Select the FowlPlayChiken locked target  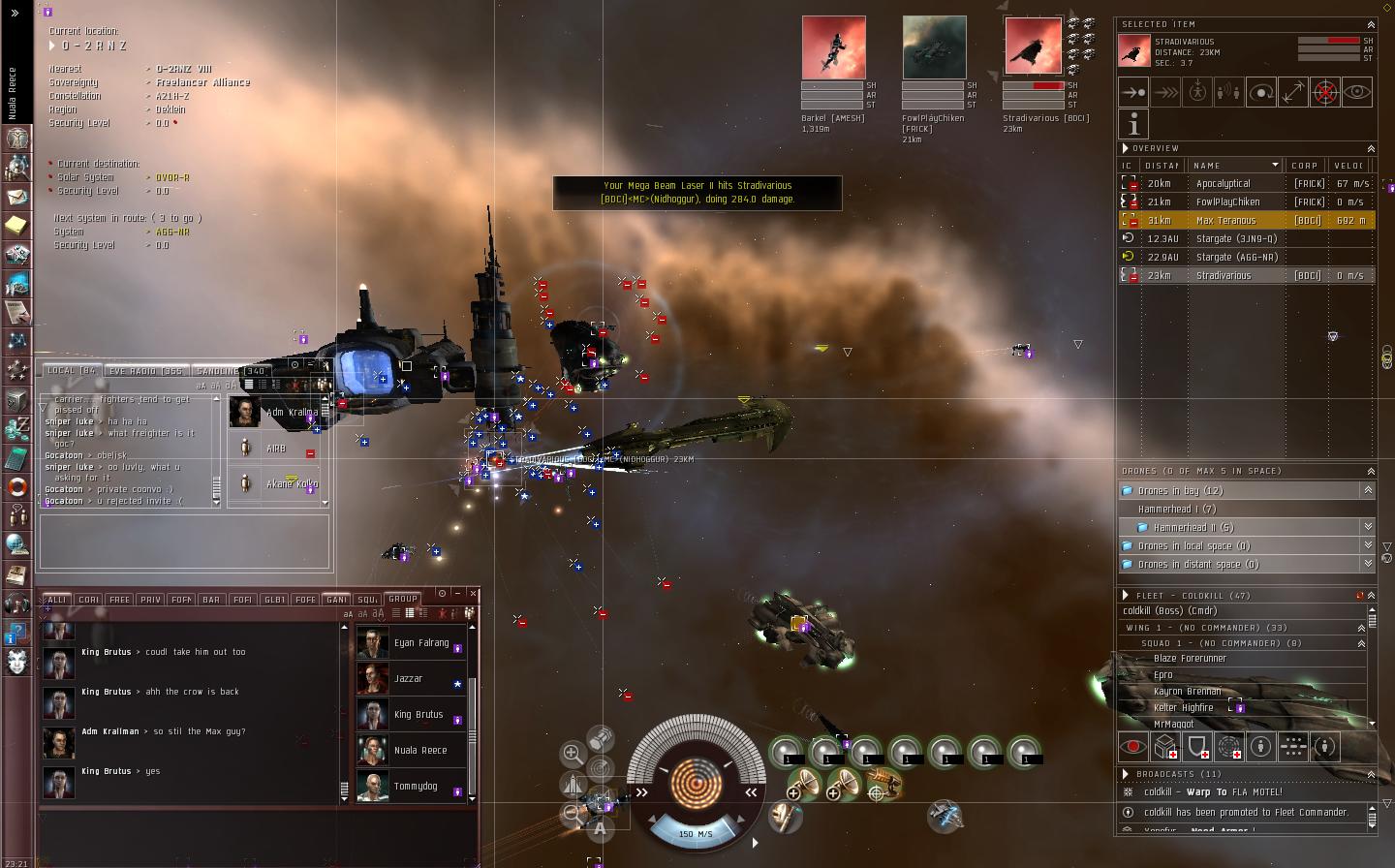point(934,47)
